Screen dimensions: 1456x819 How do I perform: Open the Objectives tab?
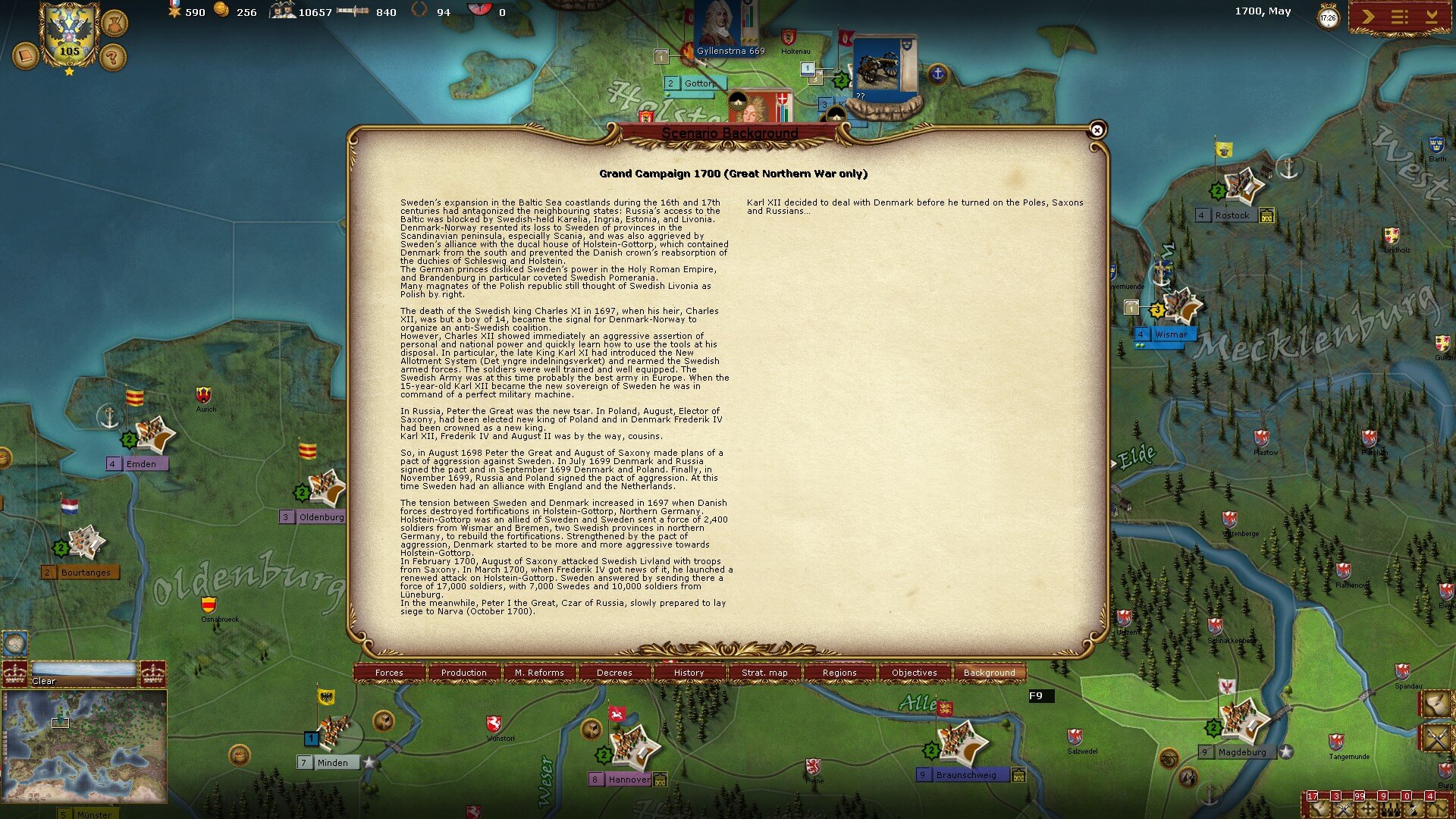point(915,673)
